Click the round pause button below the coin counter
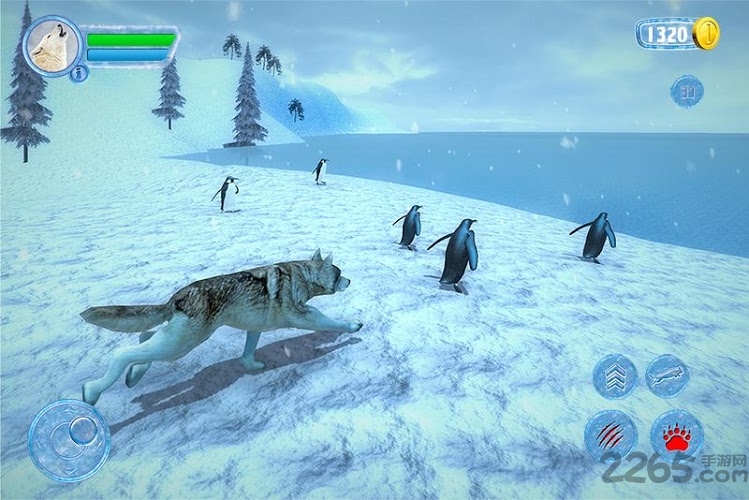 pyautogui.click(x=687, y=91)
